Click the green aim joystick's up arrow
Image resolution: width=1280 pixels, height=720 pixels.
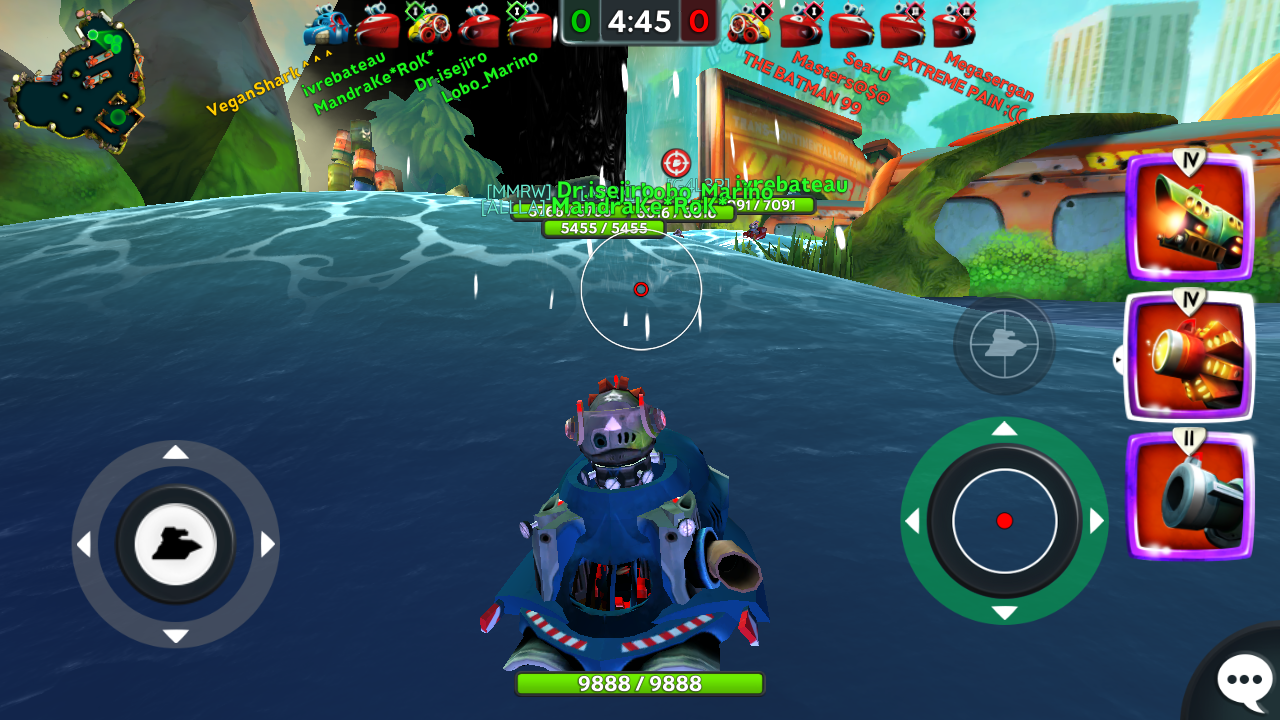(1004, 429)
